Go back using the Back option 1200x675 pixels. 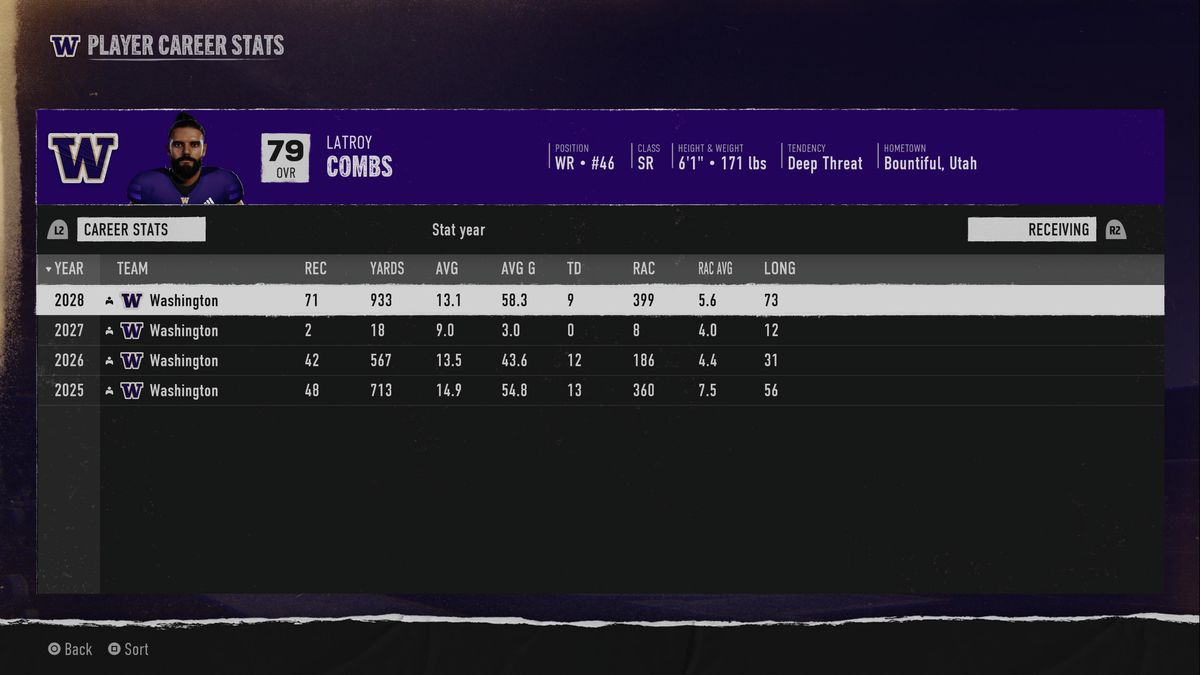[x=70, y=649]
